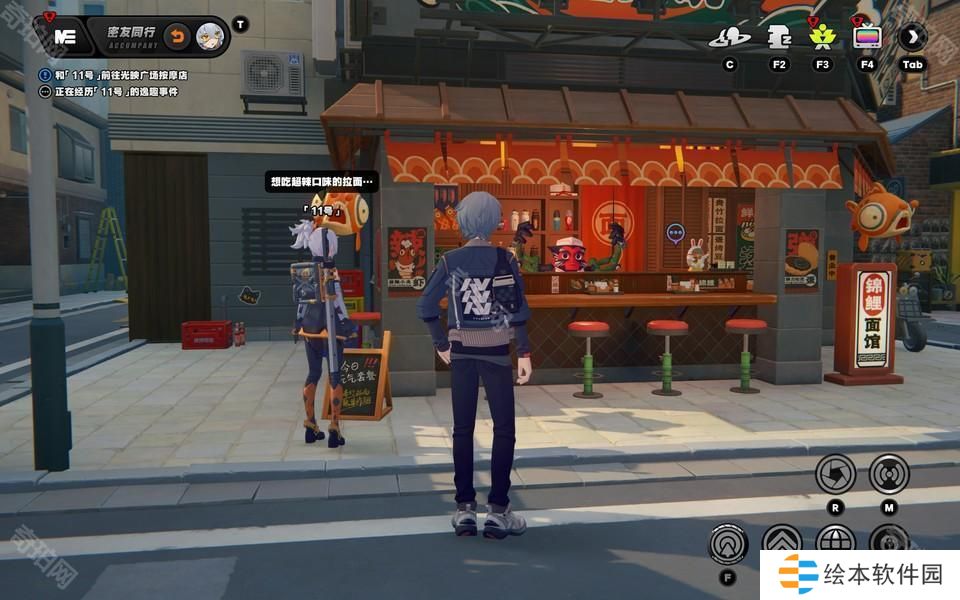Open the ringed planet head icon
Viewport: 960px width, 600px height.
point(730,38)
